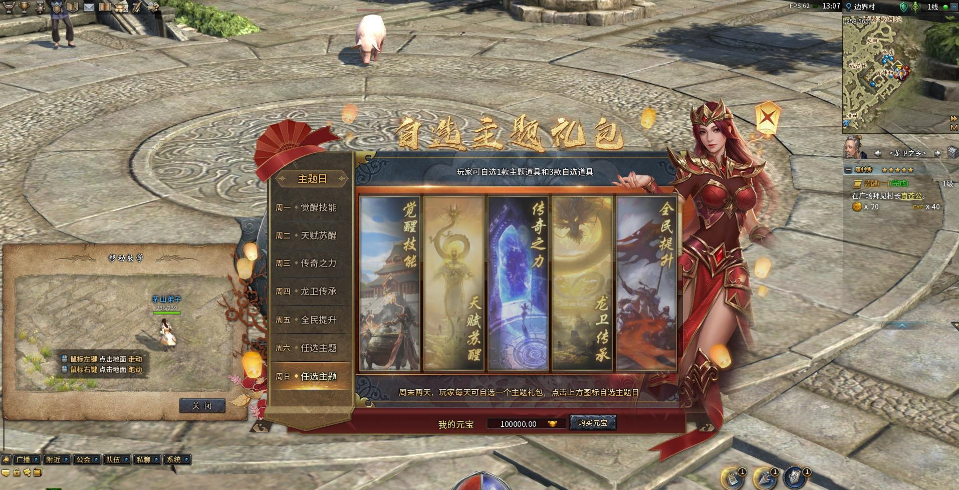Click the player portrait beside the minimap
Image resolution: width=959 pixels, height=490 pixels.
(x=857, y=149)
